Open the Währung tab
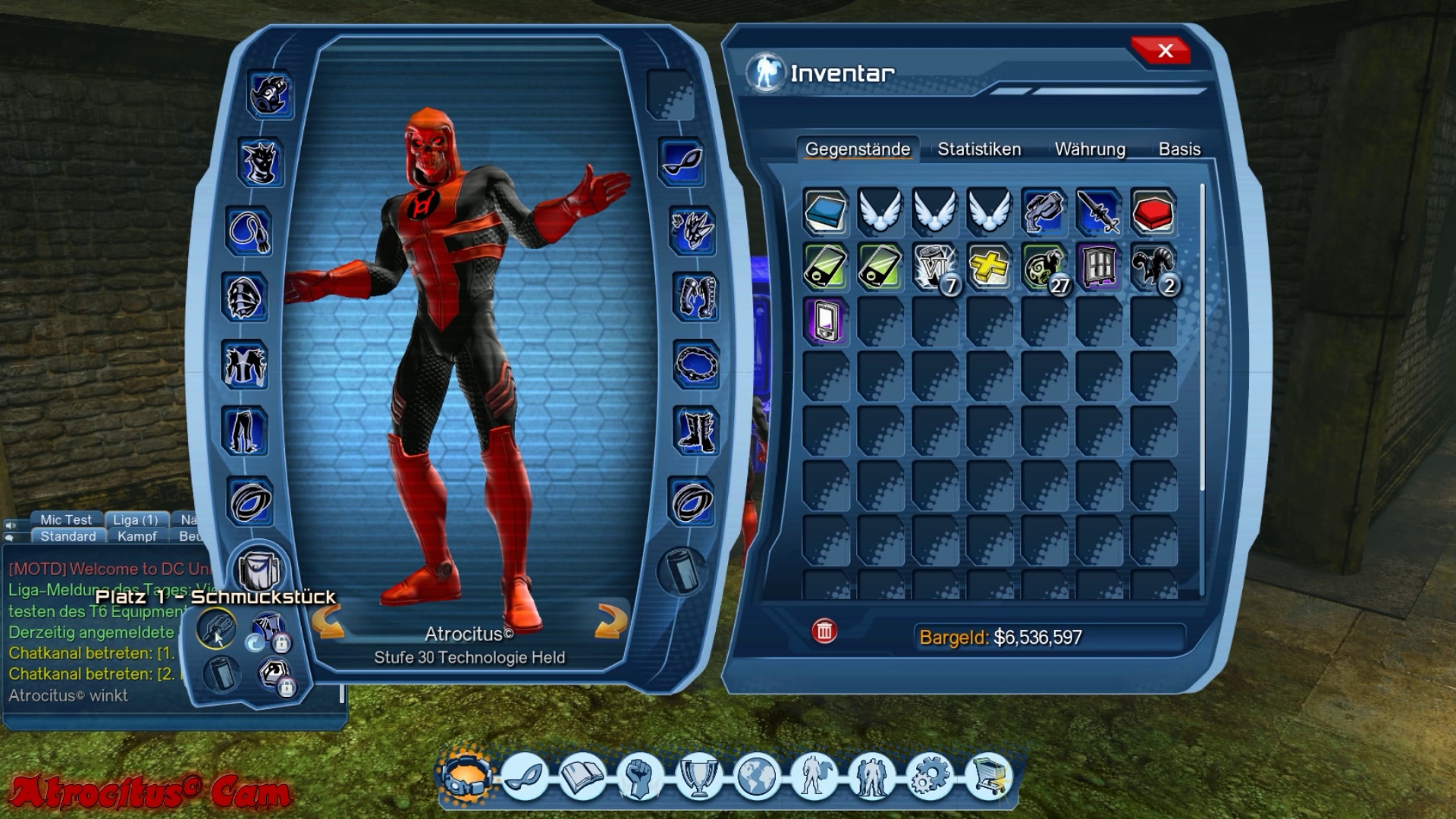The width and height of the screenshot is (1456, 819). point(1090,149)
